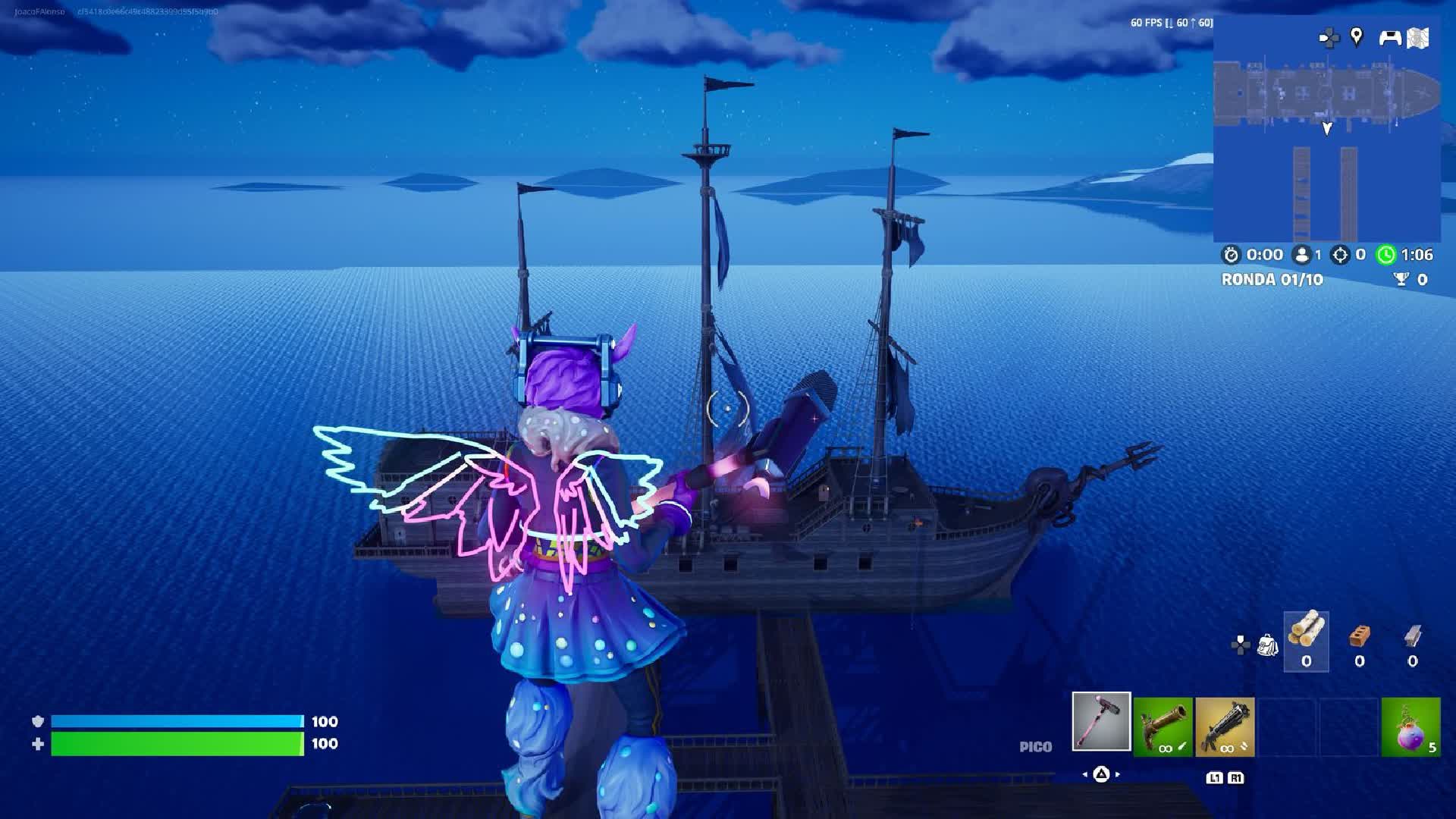
Task: Switch to the gold shotgun slot
Action: coord(1225,727)
